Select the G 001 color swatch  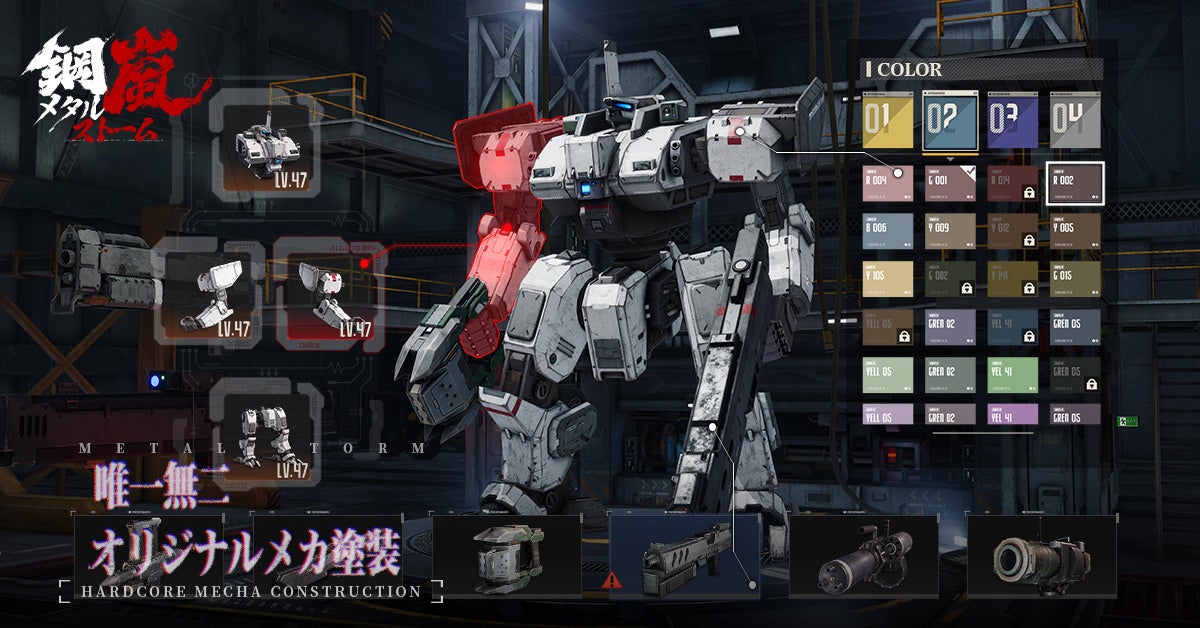pos(951,184)
